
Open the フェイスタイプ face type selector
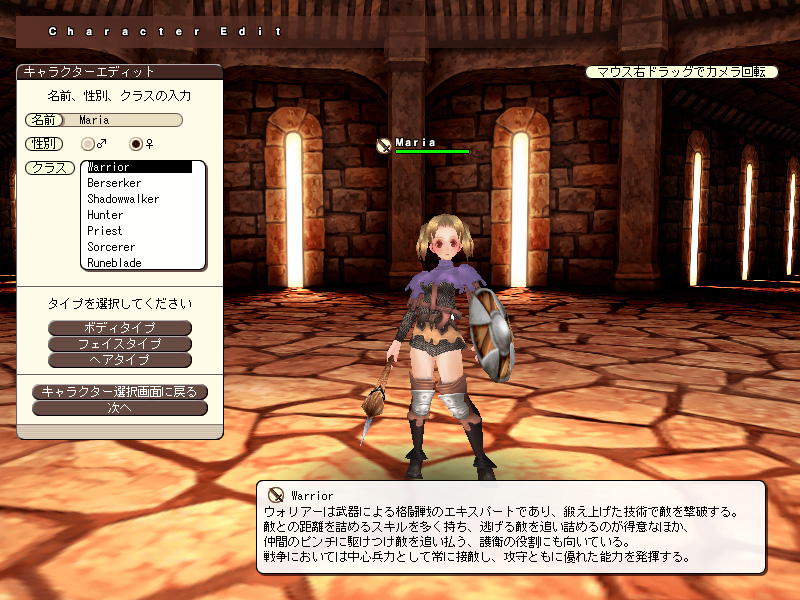(120, 344)
